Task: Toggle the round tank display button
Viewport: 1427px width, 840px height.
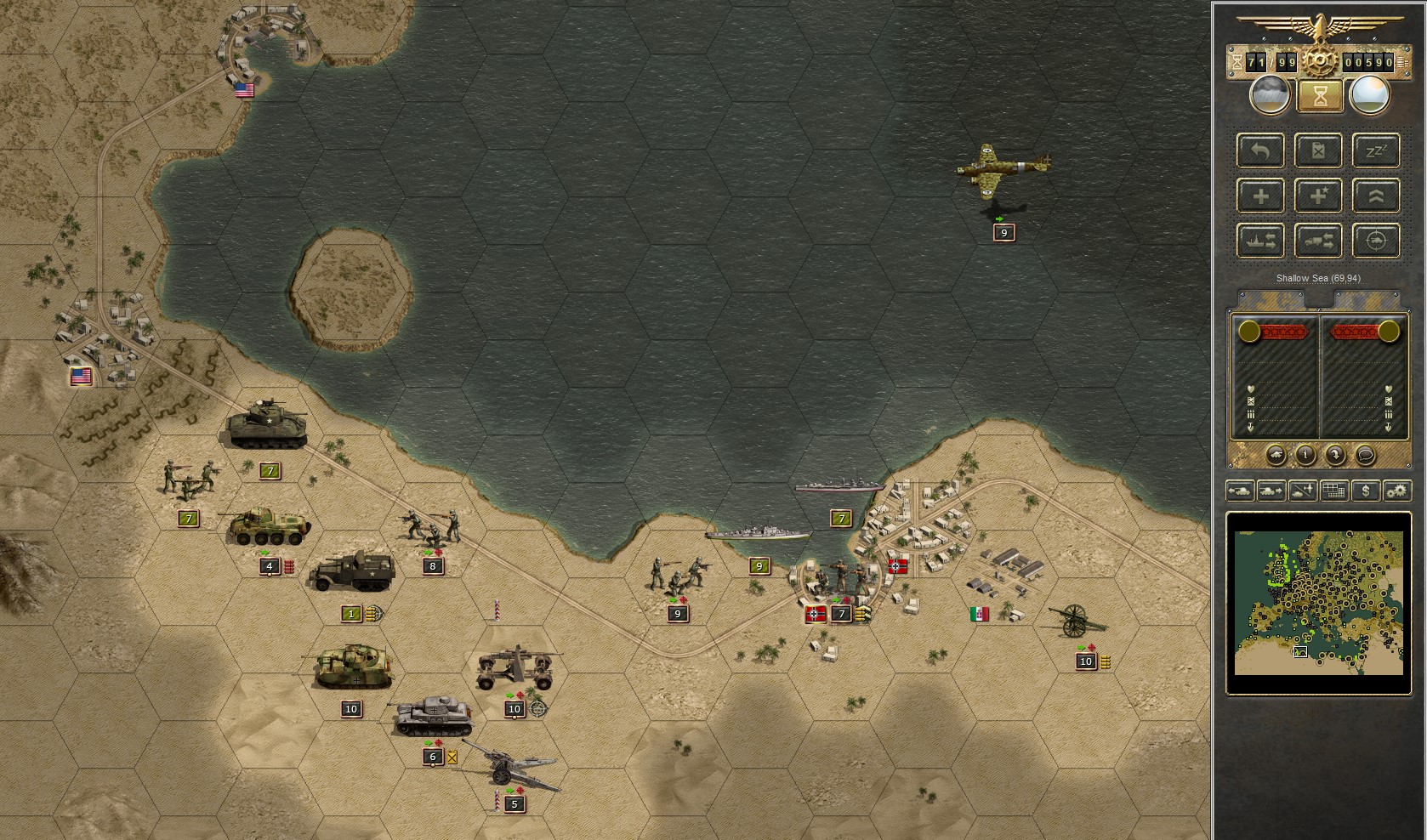Action: tap(1276, 456)
